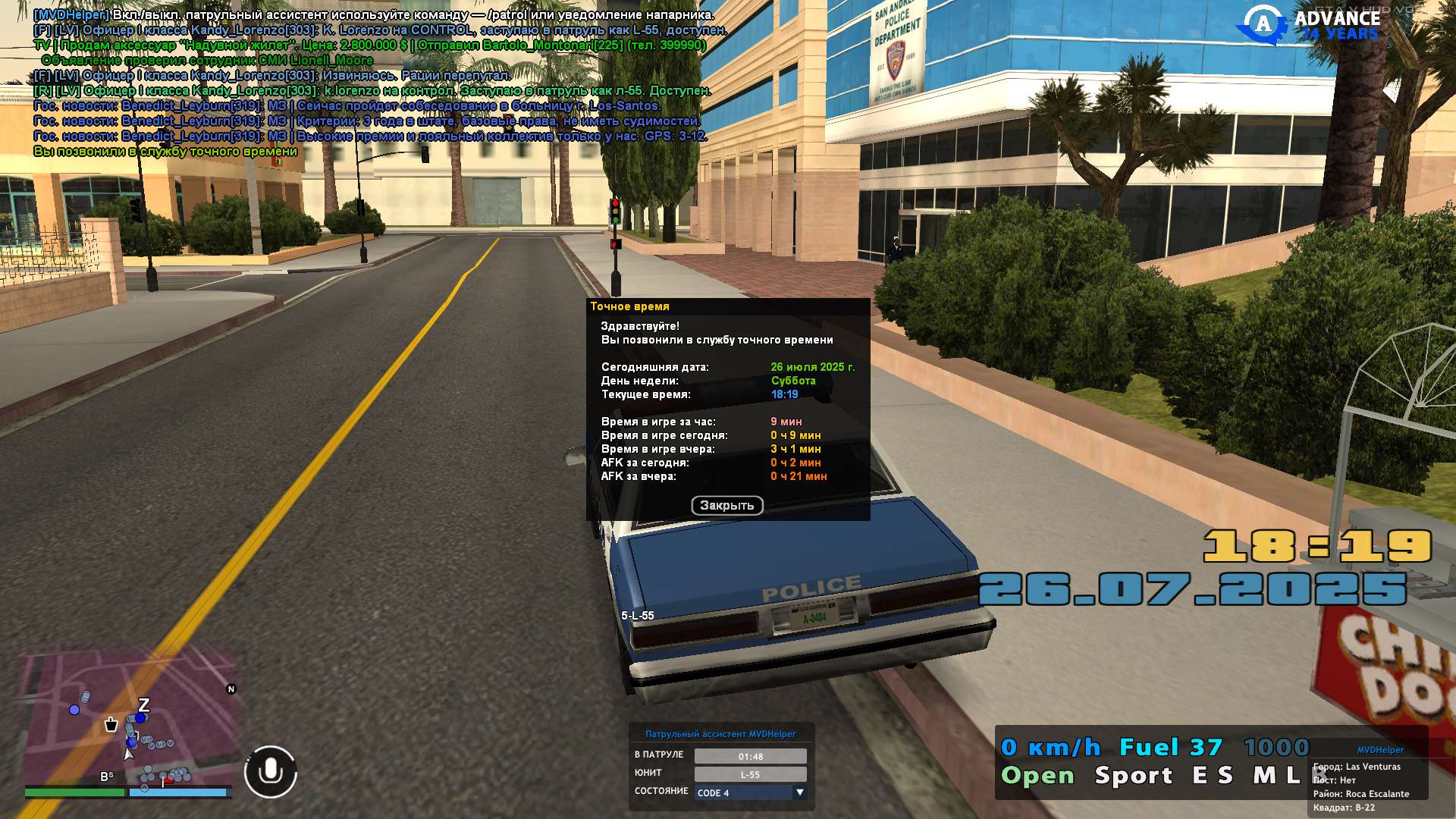Close the Точное время dialog with Закрыть
The image size is (1456, 819).
(726, 506)
